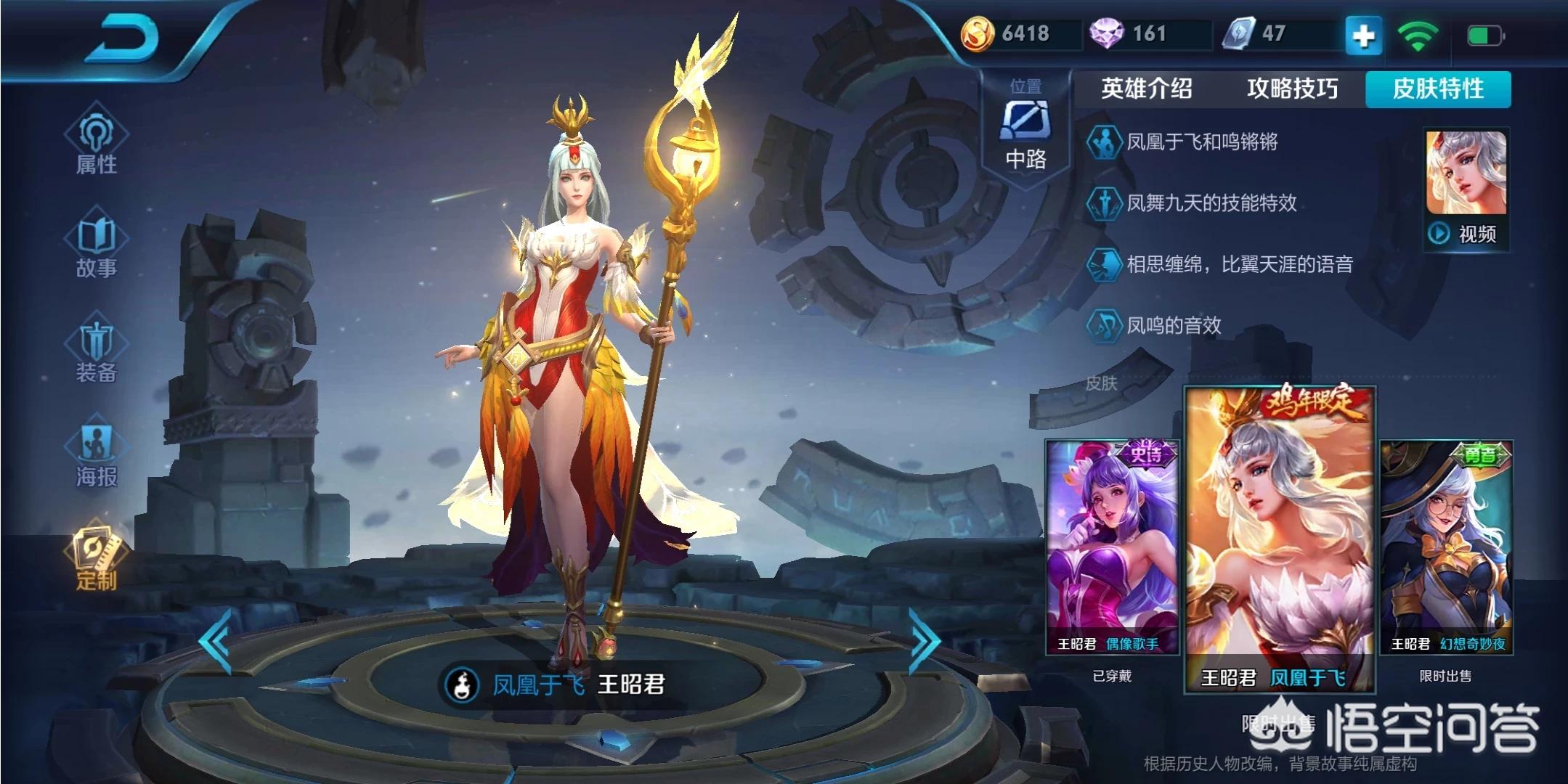
Task: Switch to the 攻略技巧 tab
Action: click(x=1292, y=89)
